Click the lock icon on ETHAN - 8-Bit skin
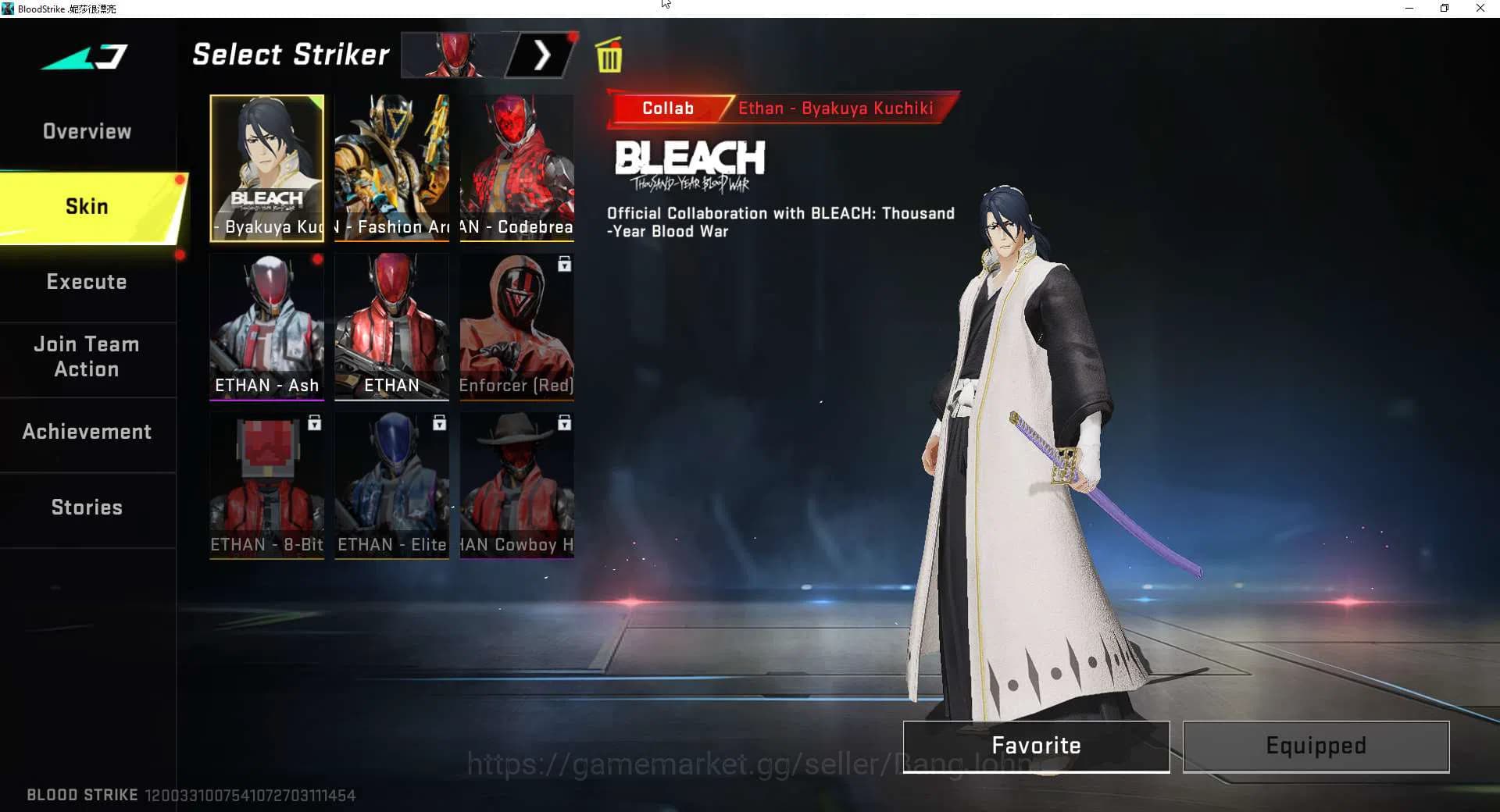 click(314, 423)
